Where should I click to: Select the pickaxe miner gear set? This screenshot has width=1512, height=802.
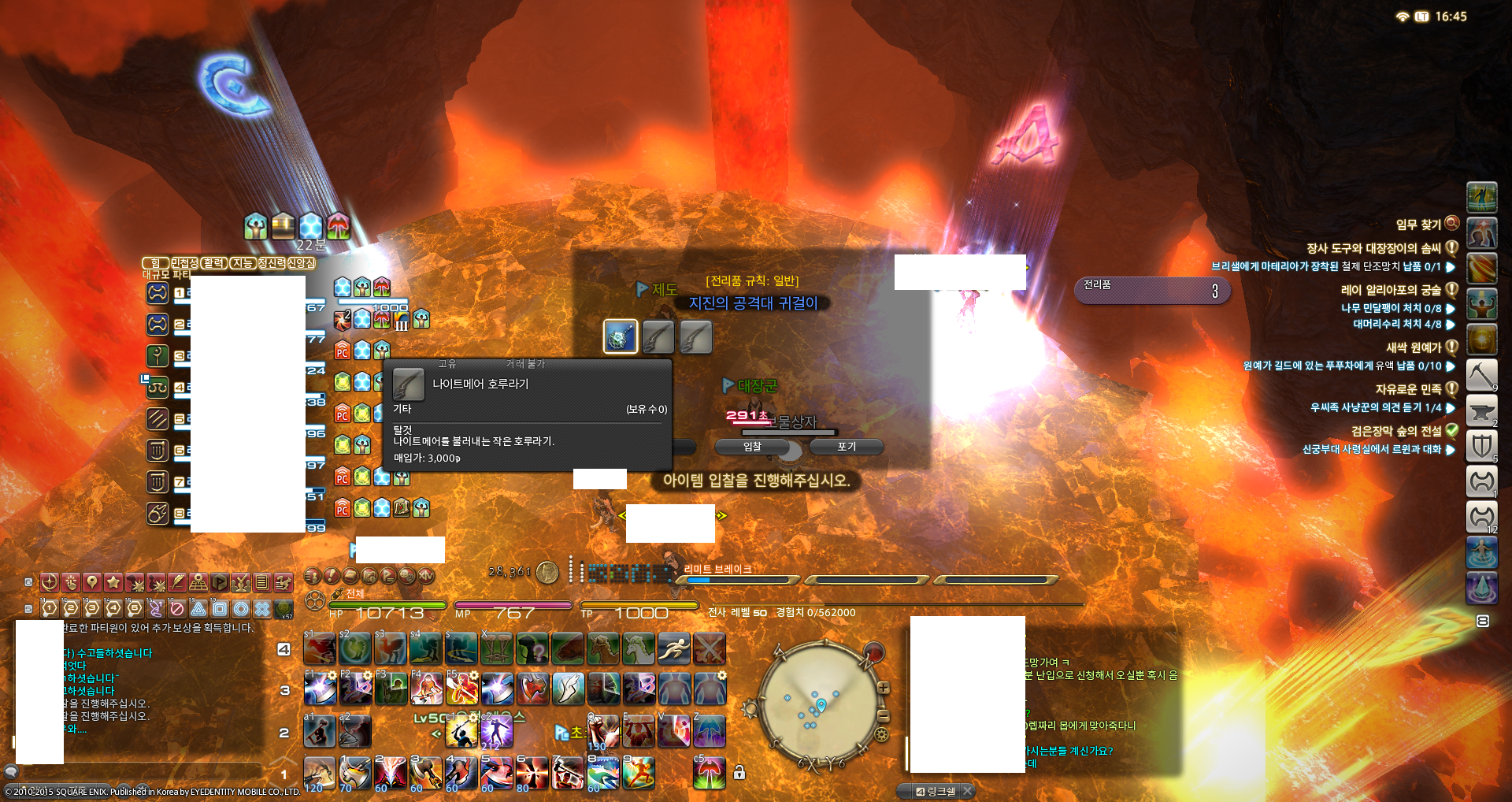pyautogui.click(x=1480, y=374)
